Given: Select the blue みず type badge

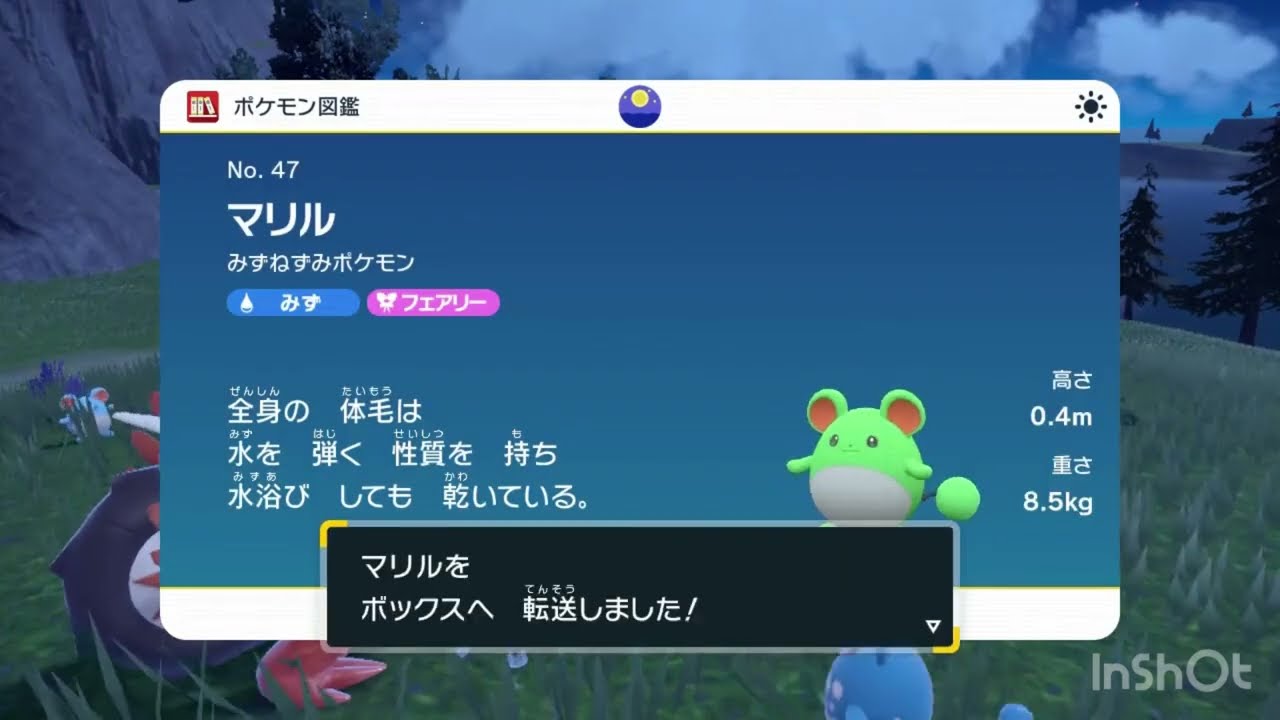Looking at the screenshot, I should click(x=292, y=303).
